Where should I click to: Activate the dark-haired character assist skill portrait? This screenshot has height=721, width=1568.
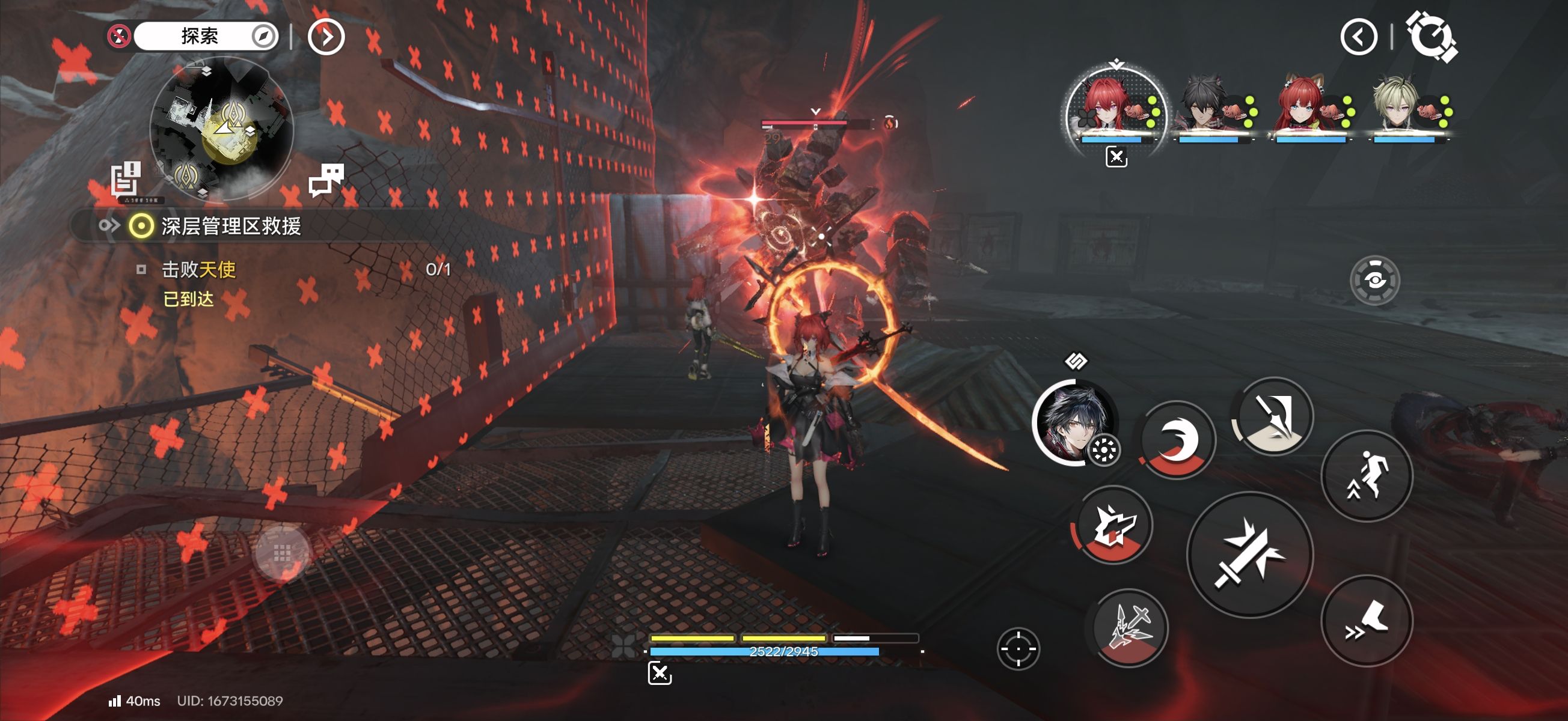1074,423
